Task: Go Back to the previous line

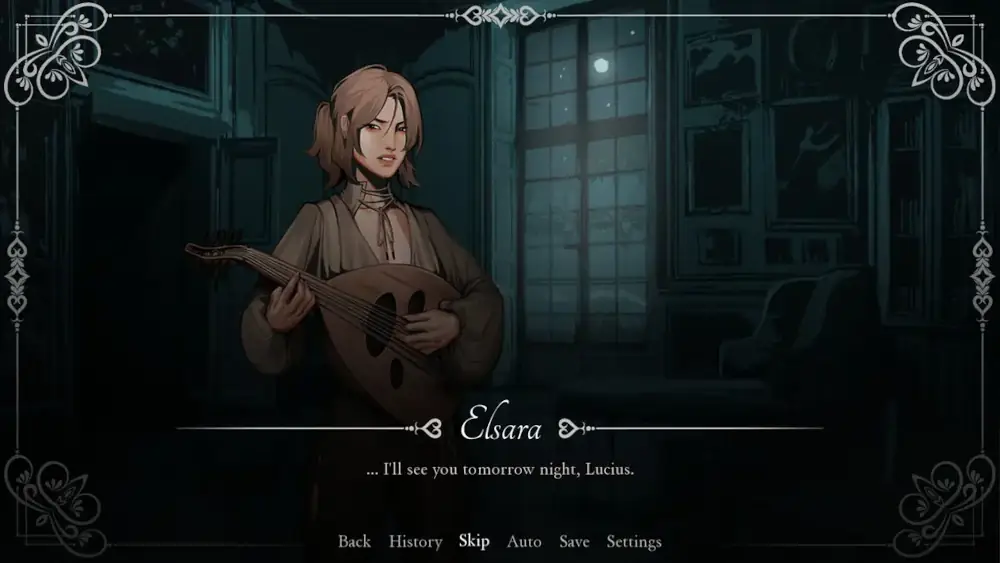Action: click(x=354, y=542)
